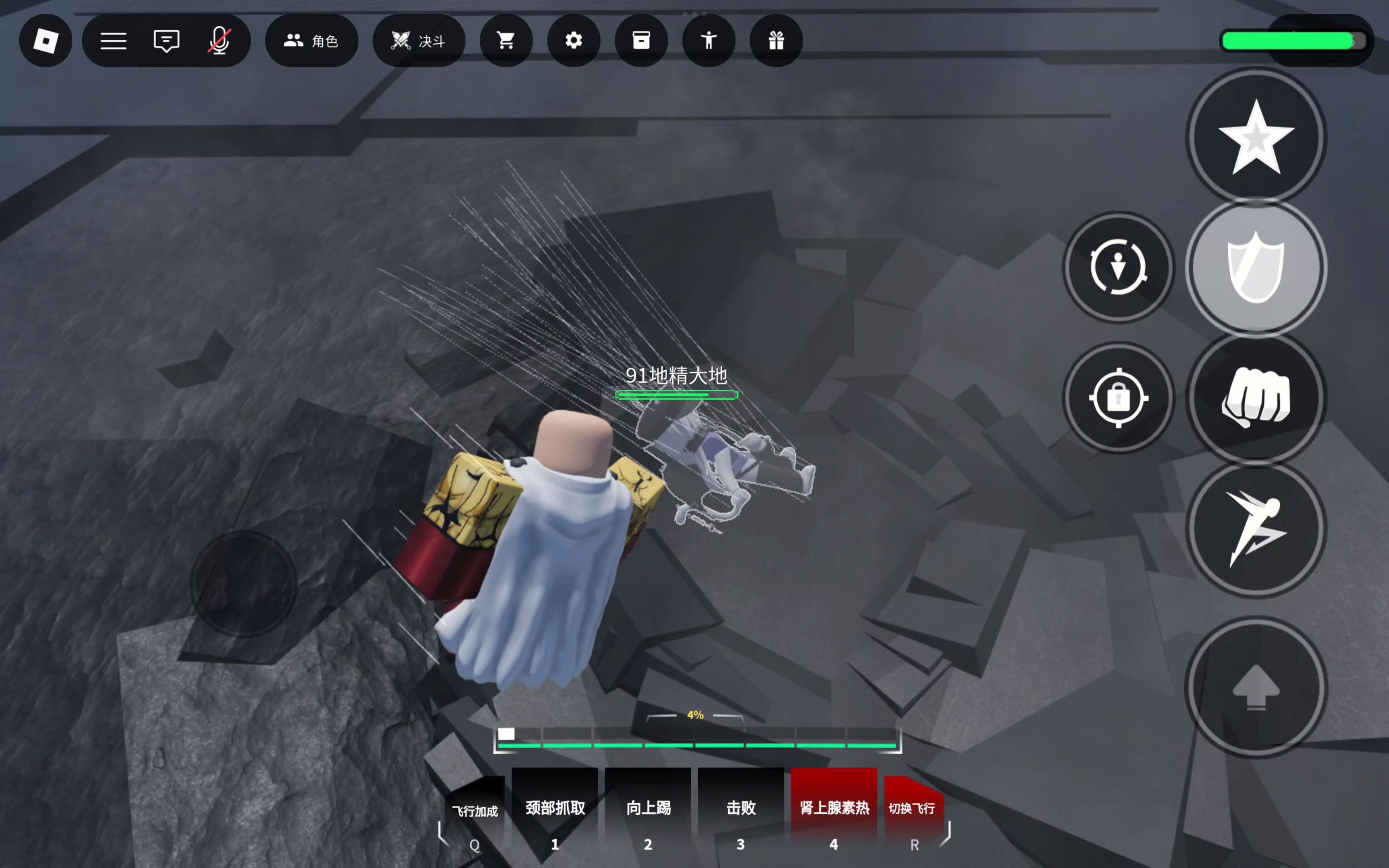This screenshot has width=1389, height=868.
Task: Use the 颈部抓取 skill slot
Action: coord(555,808)
